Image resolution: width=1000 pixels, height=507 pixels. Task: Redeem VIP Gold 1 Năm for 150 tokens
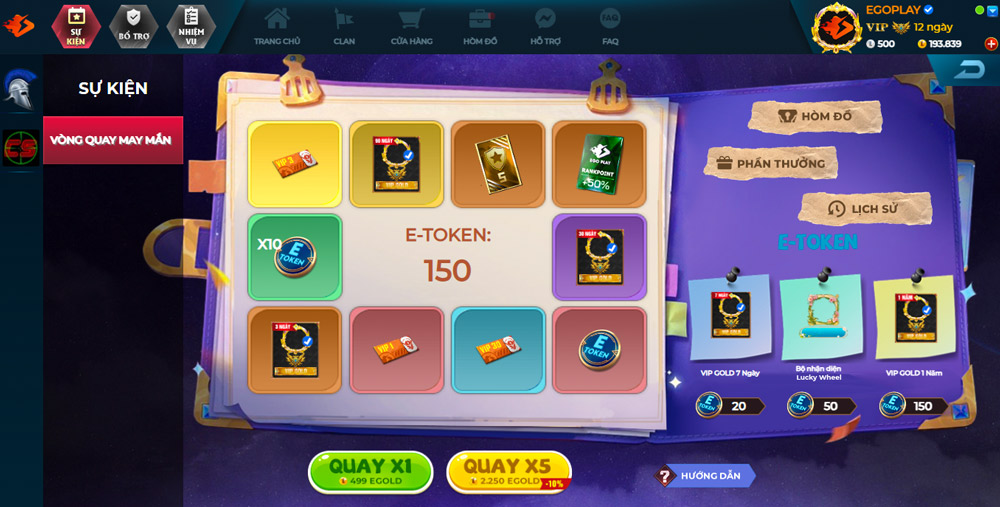tap(912, 405)
